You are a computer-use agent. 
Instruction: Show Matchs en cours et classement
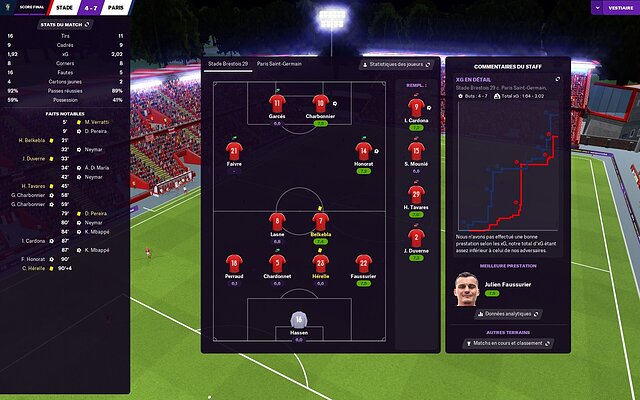(505, 343)
